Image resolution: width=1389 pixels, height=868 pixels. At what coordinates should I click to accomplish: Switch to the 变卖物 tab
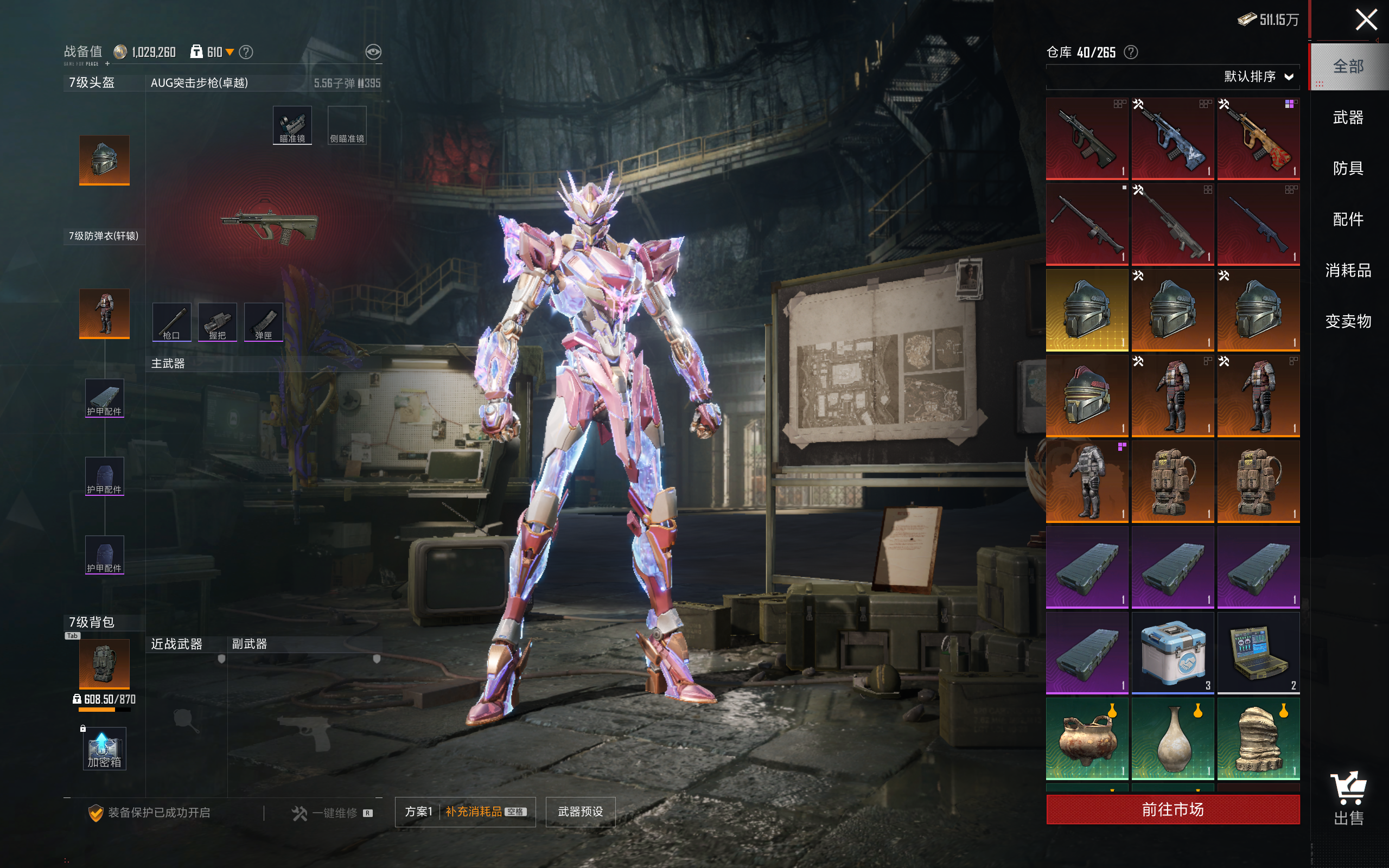1348,321
